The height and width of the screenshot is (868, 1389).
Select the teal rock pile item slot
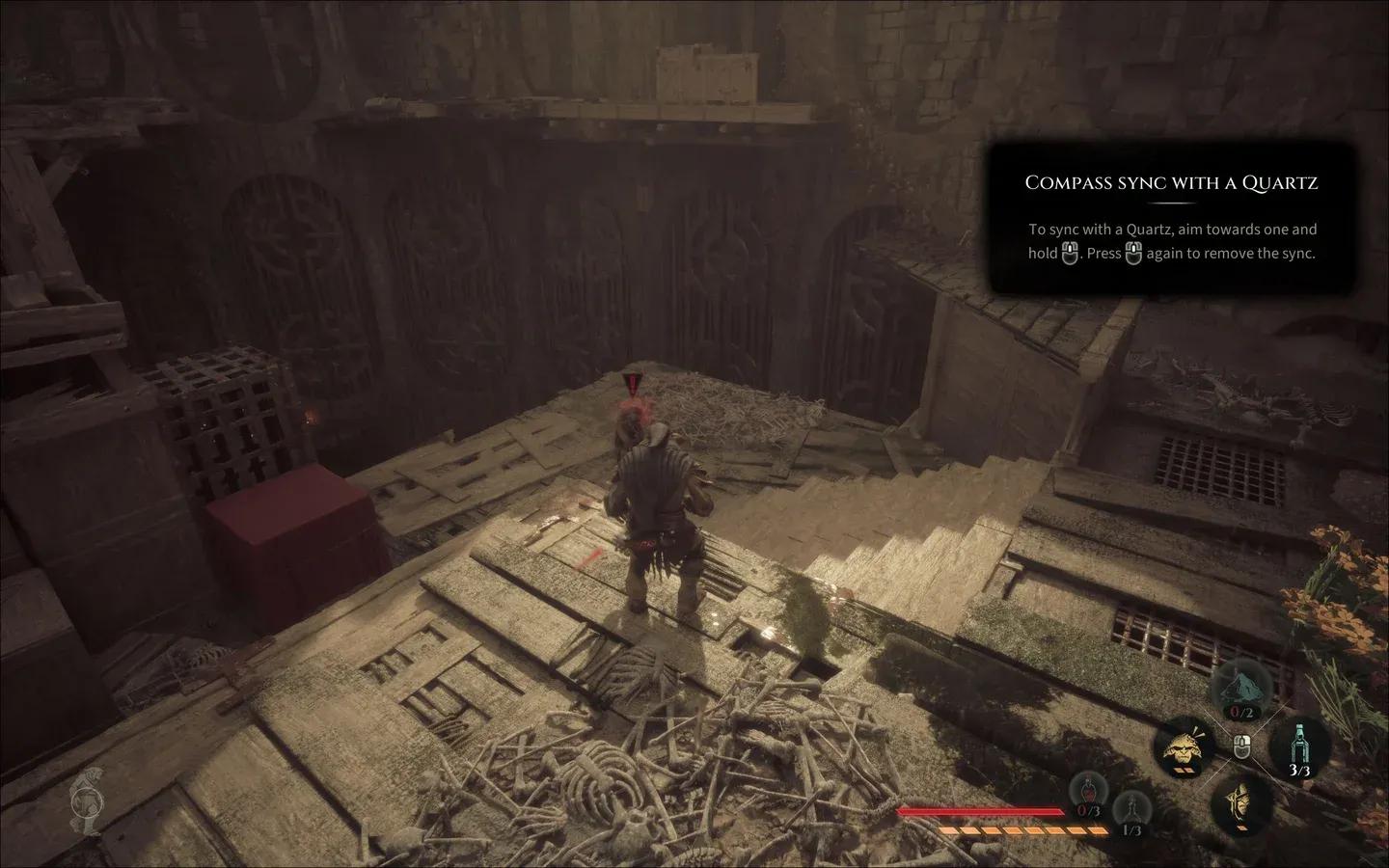point(1239,689)
